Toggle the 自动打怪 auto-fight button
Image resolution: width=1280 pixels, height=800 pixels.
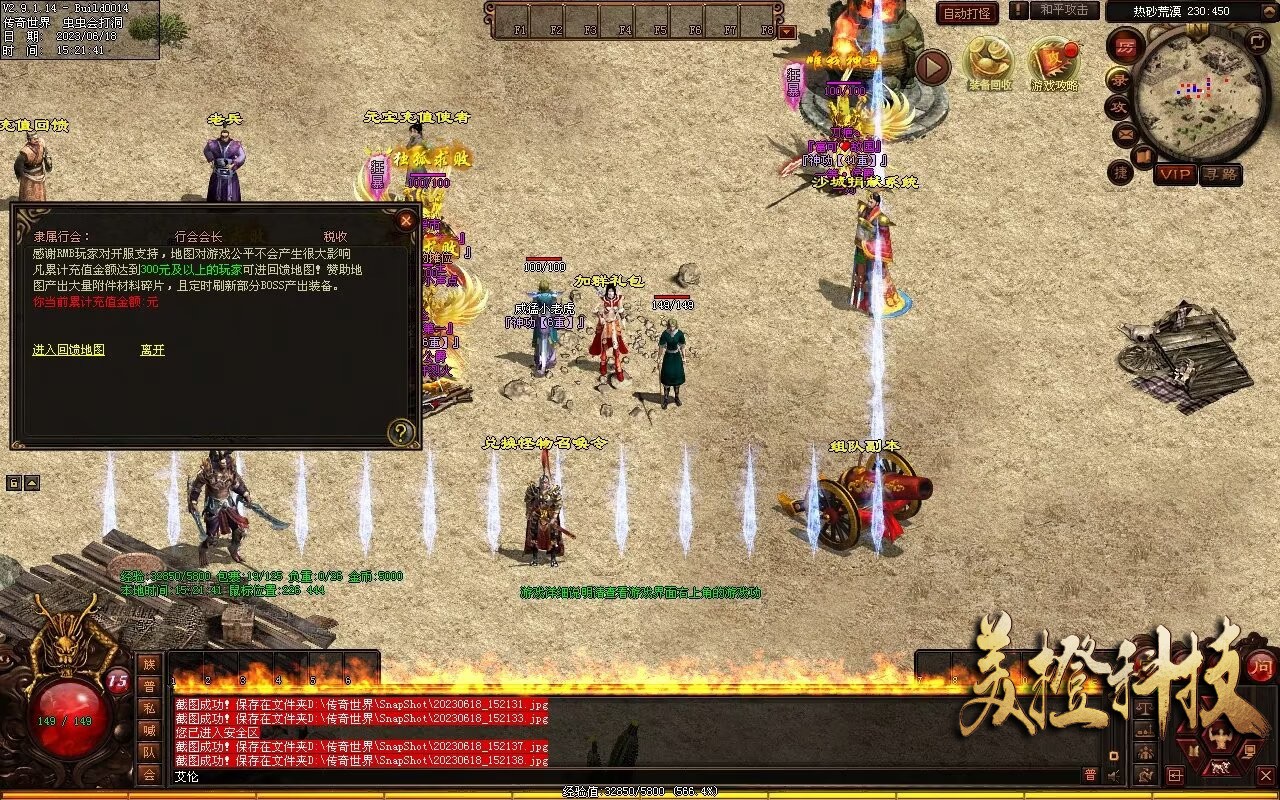point(967,13)
